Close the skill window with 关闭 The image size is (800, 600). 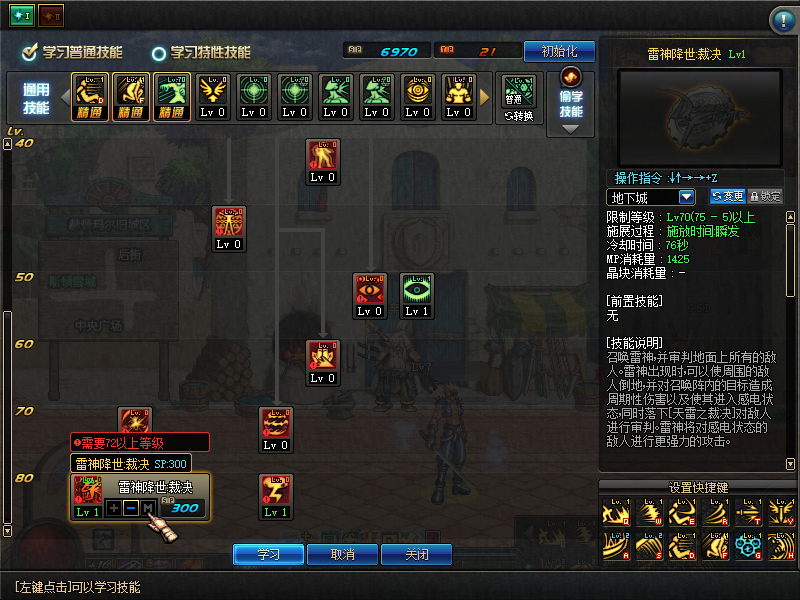pyautogui.click(x=416, y=554)
